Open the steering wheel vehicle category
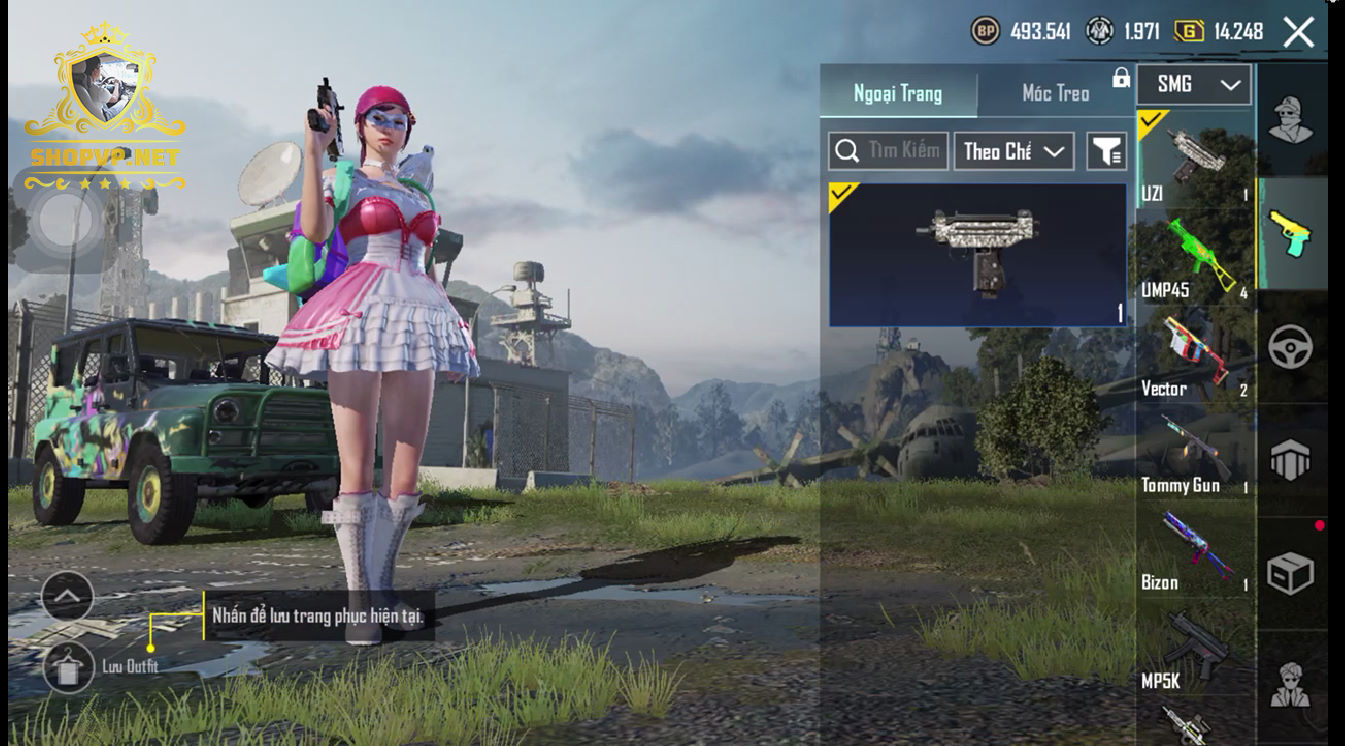The width and height of the screenshot is (1345, 746). [1290, 347]
